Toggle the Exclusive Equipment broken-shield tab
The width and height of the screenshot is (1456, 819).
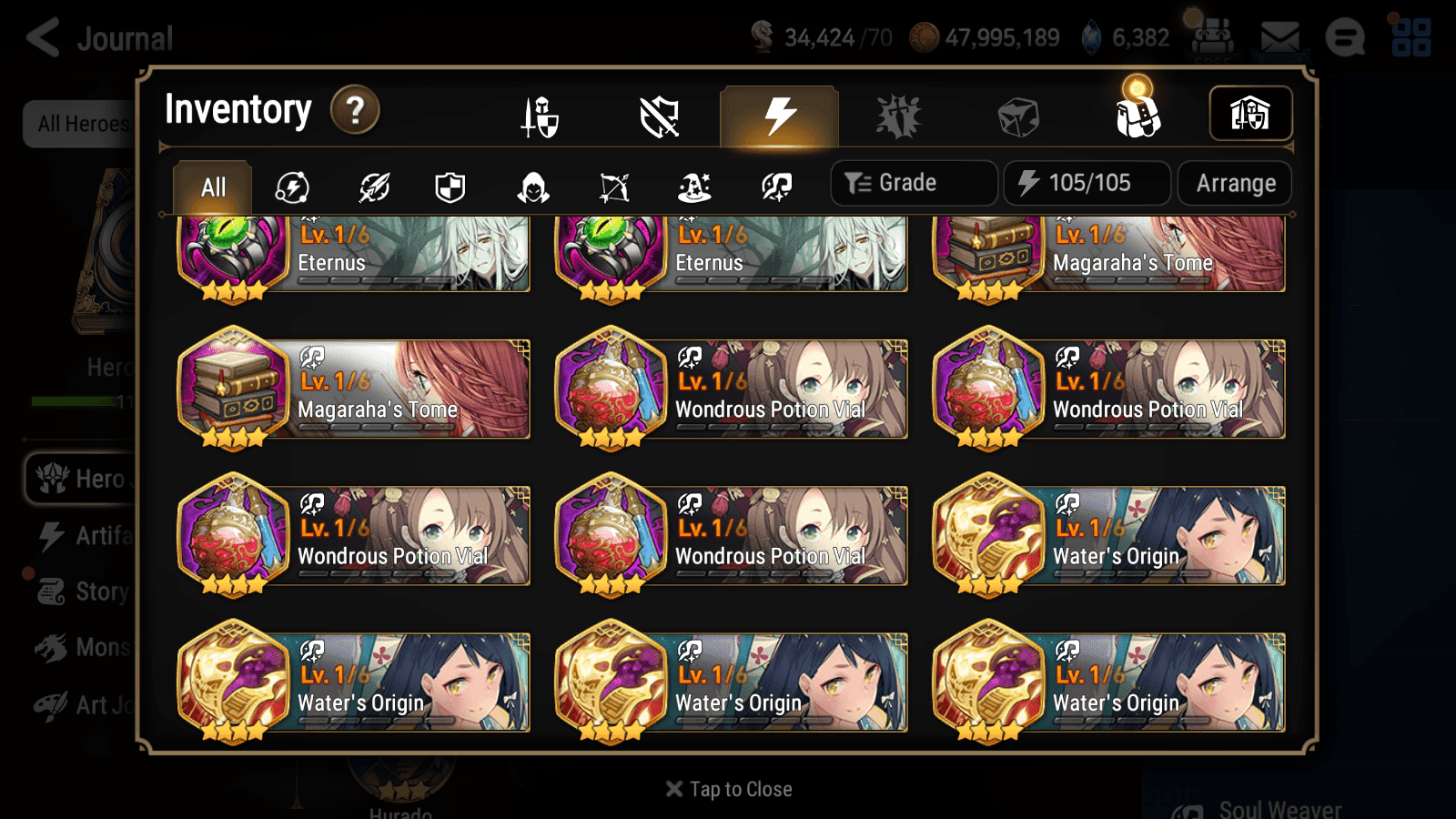click(x=660, y=116)
